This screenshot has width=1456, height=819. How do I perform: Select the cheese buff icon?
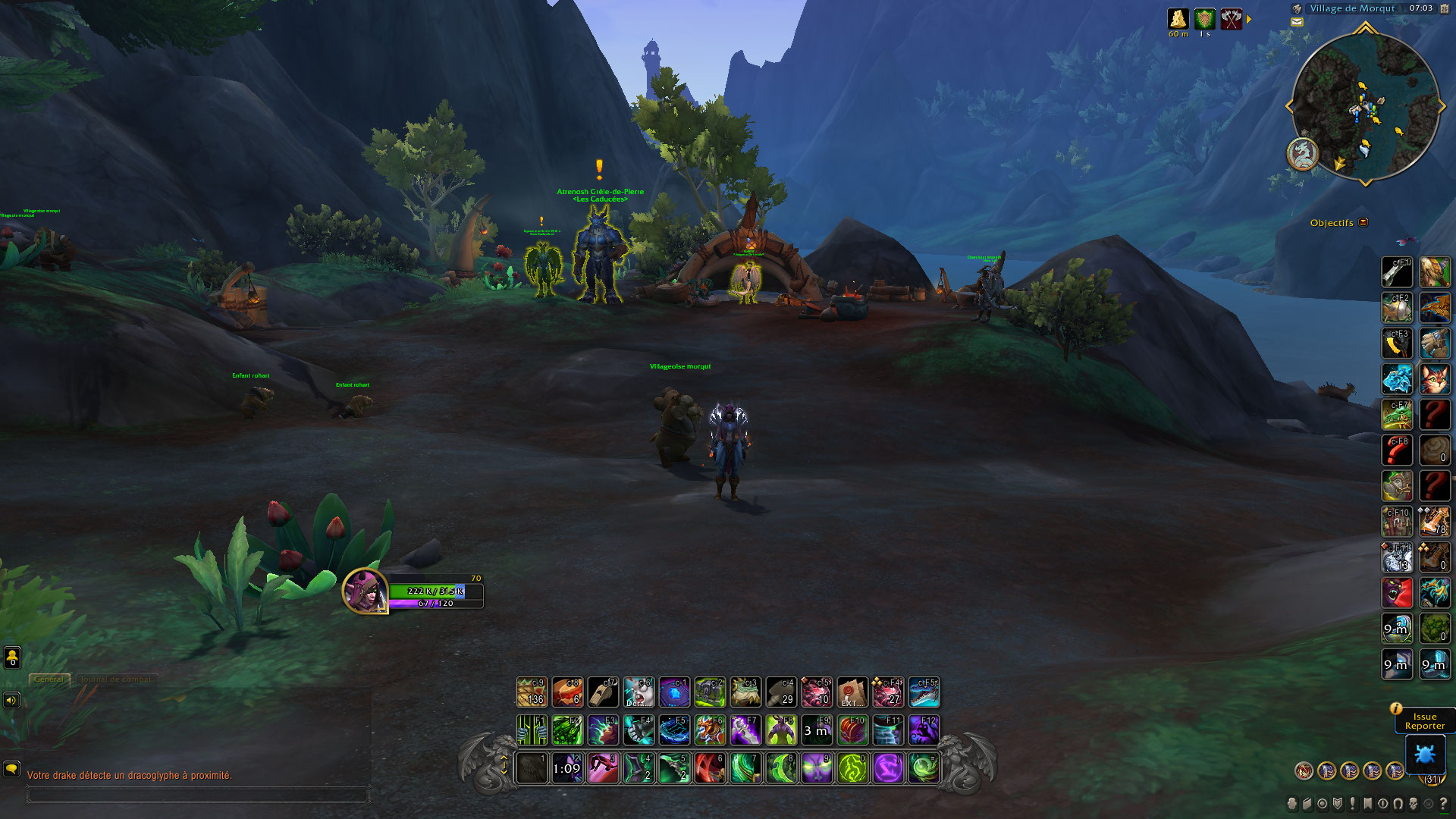tap(1178, 19)
